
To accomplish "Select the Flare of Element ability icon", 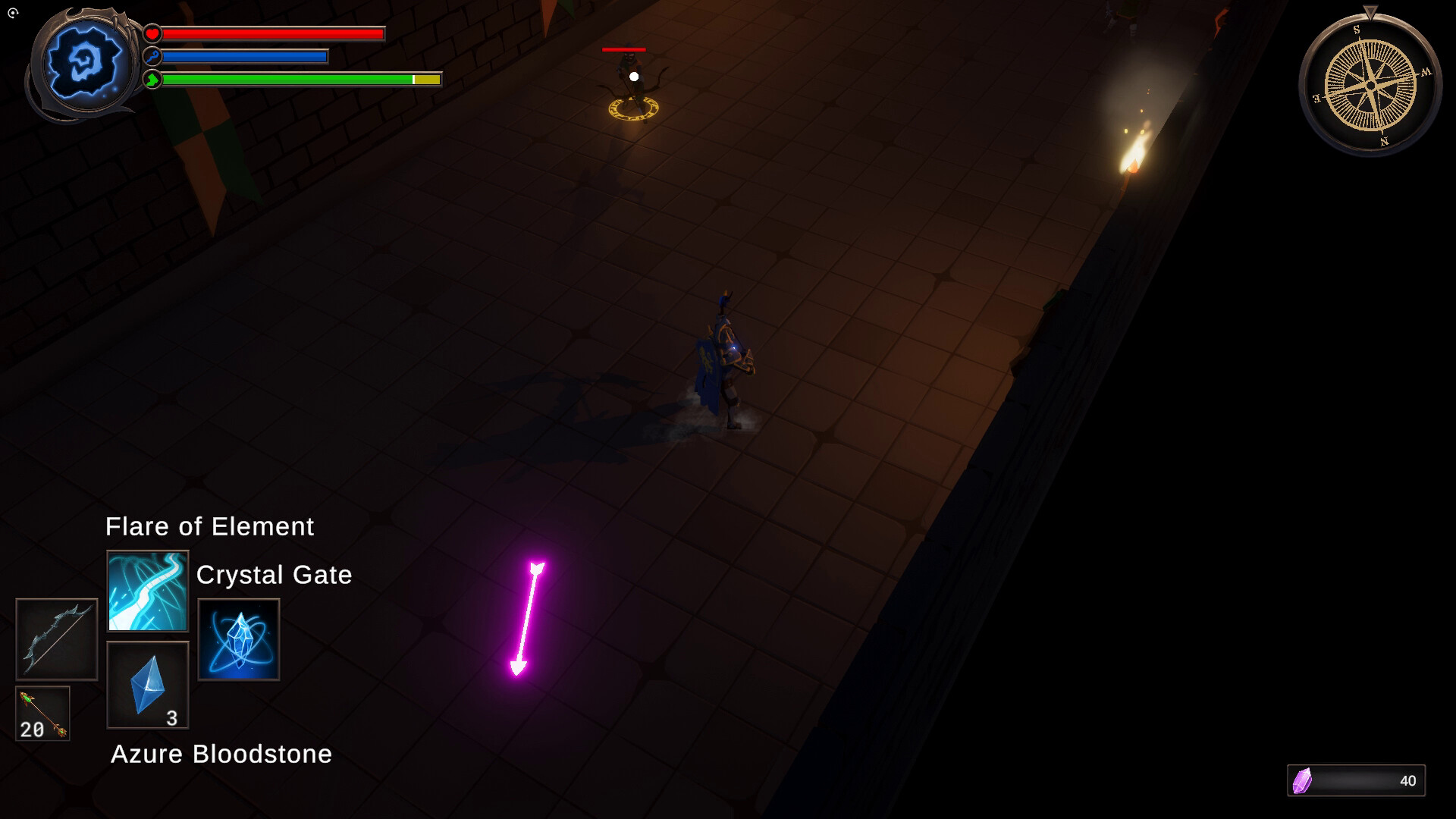I will (x=148, y=590).
